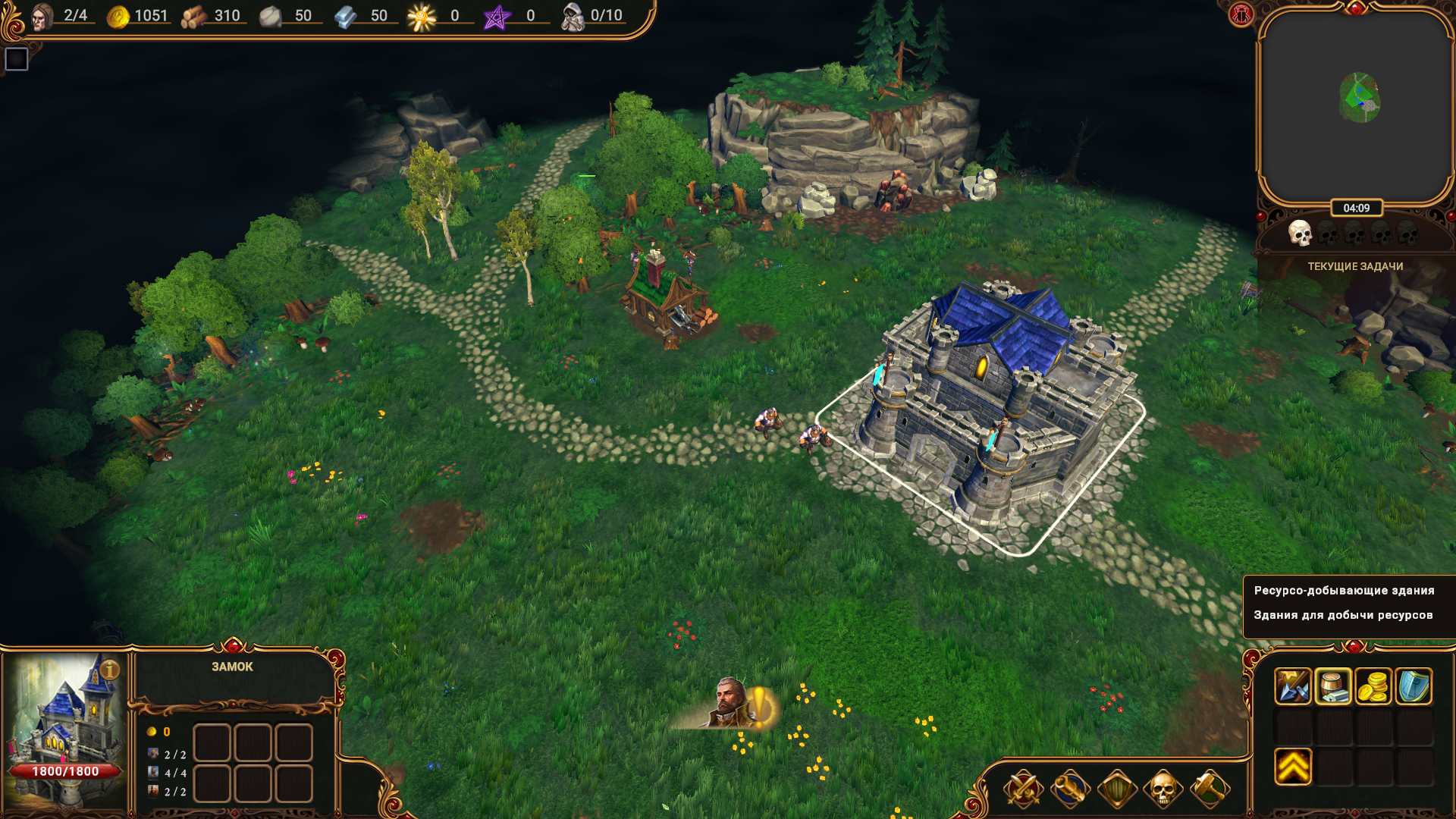Open the spear and sword military buildings category

[x=1292, y=686]
